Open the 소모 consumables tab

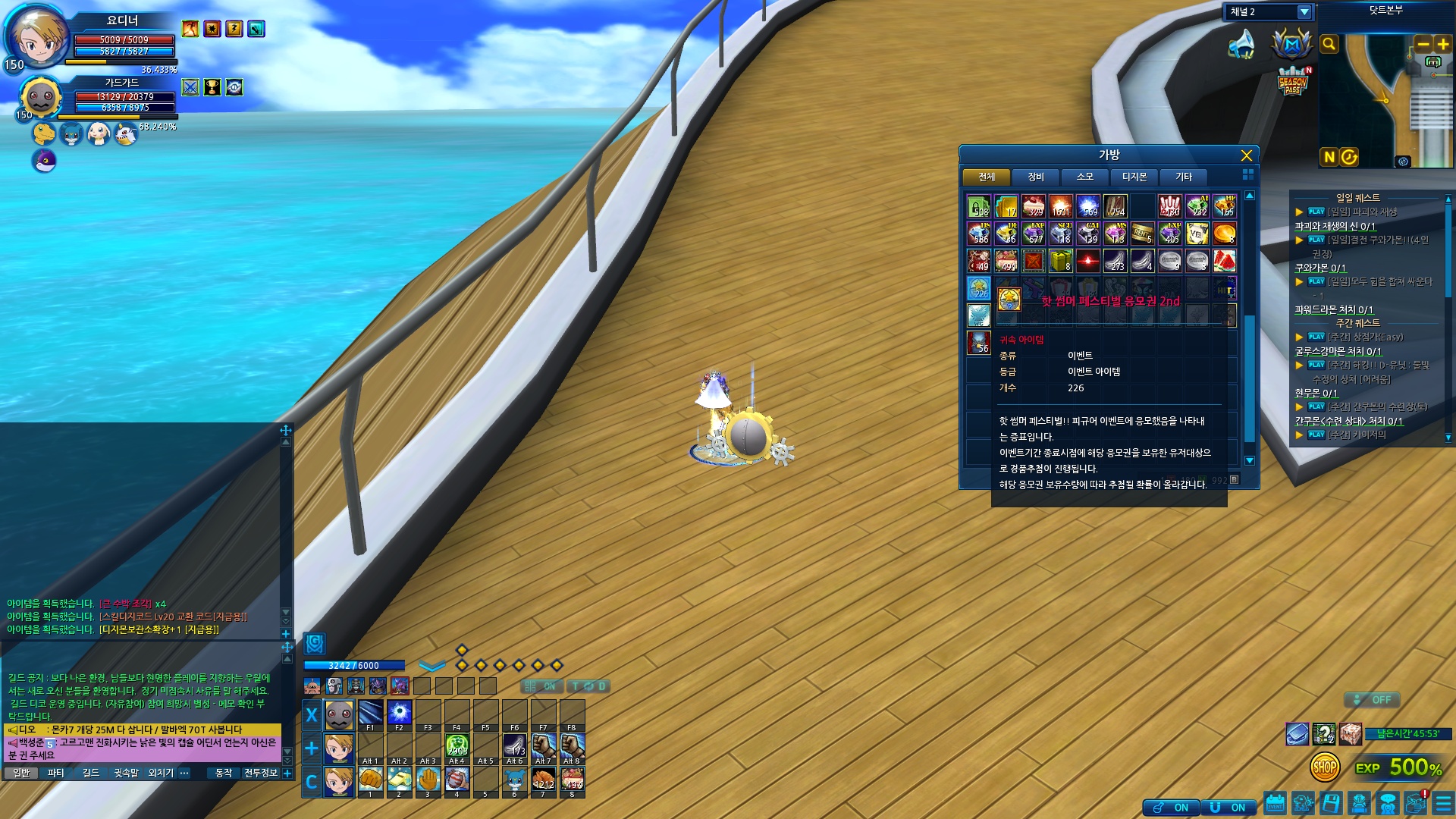[1084, 177]
